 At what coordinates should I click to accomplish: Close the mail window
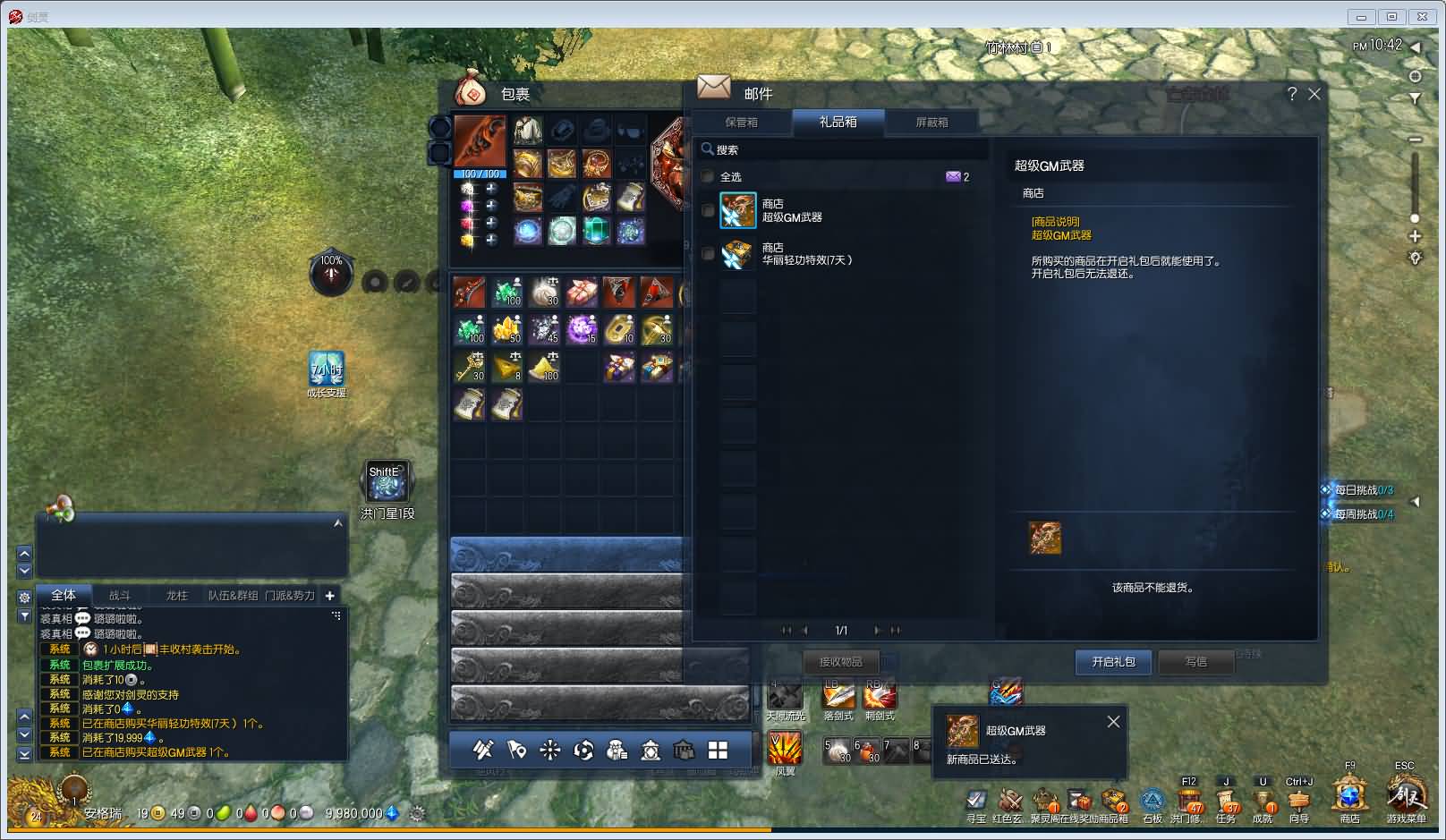tap(1314, 94)
